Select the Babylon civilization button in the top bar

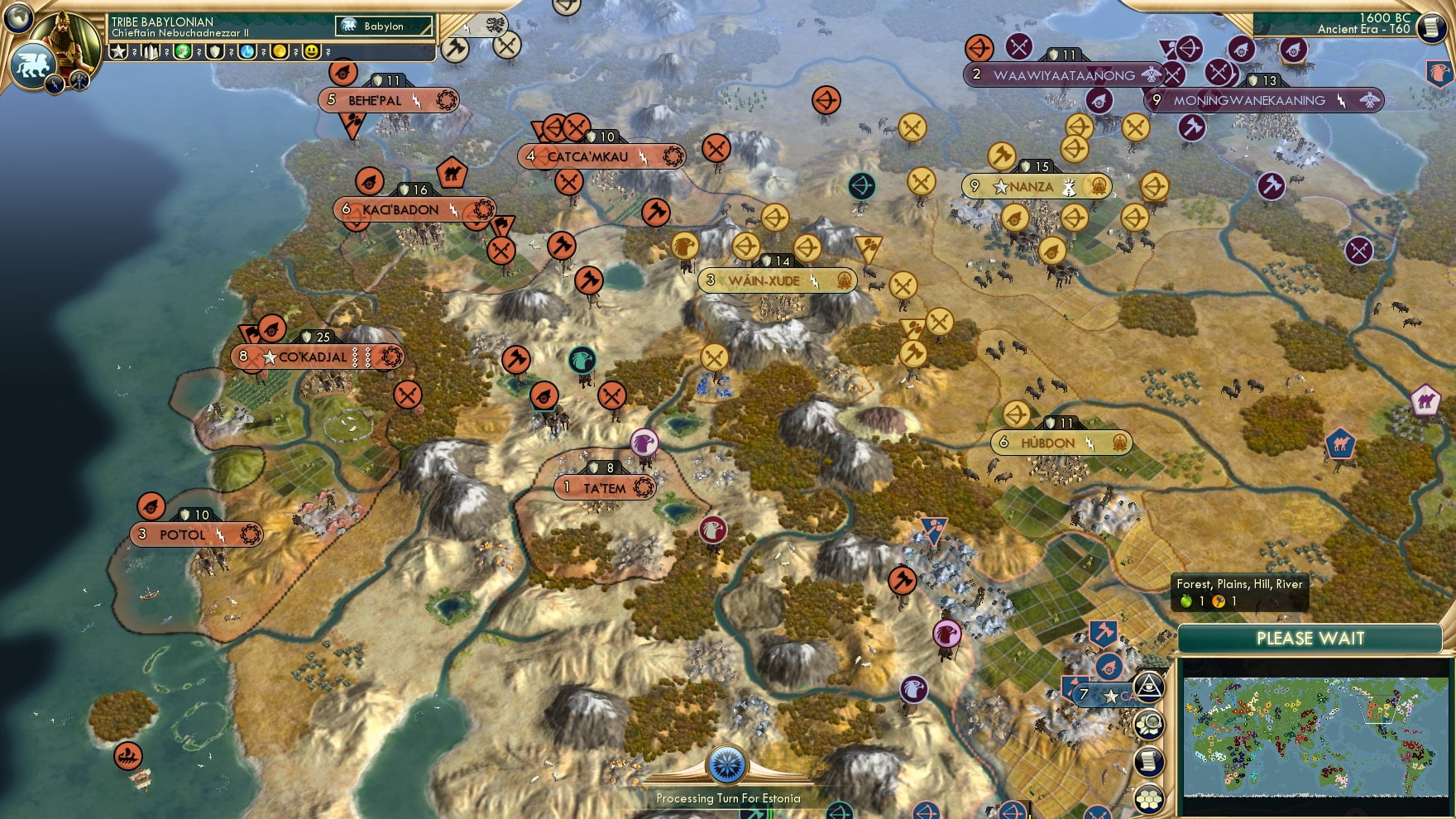click(384, 26)
